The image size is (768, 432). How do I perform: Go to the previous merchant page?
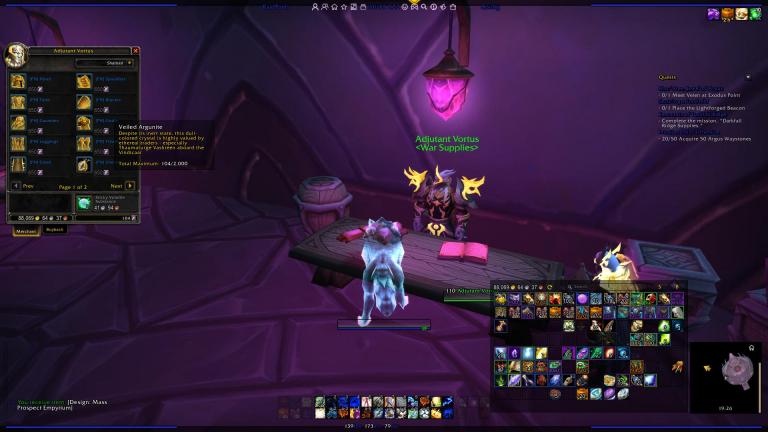point(16,185)
